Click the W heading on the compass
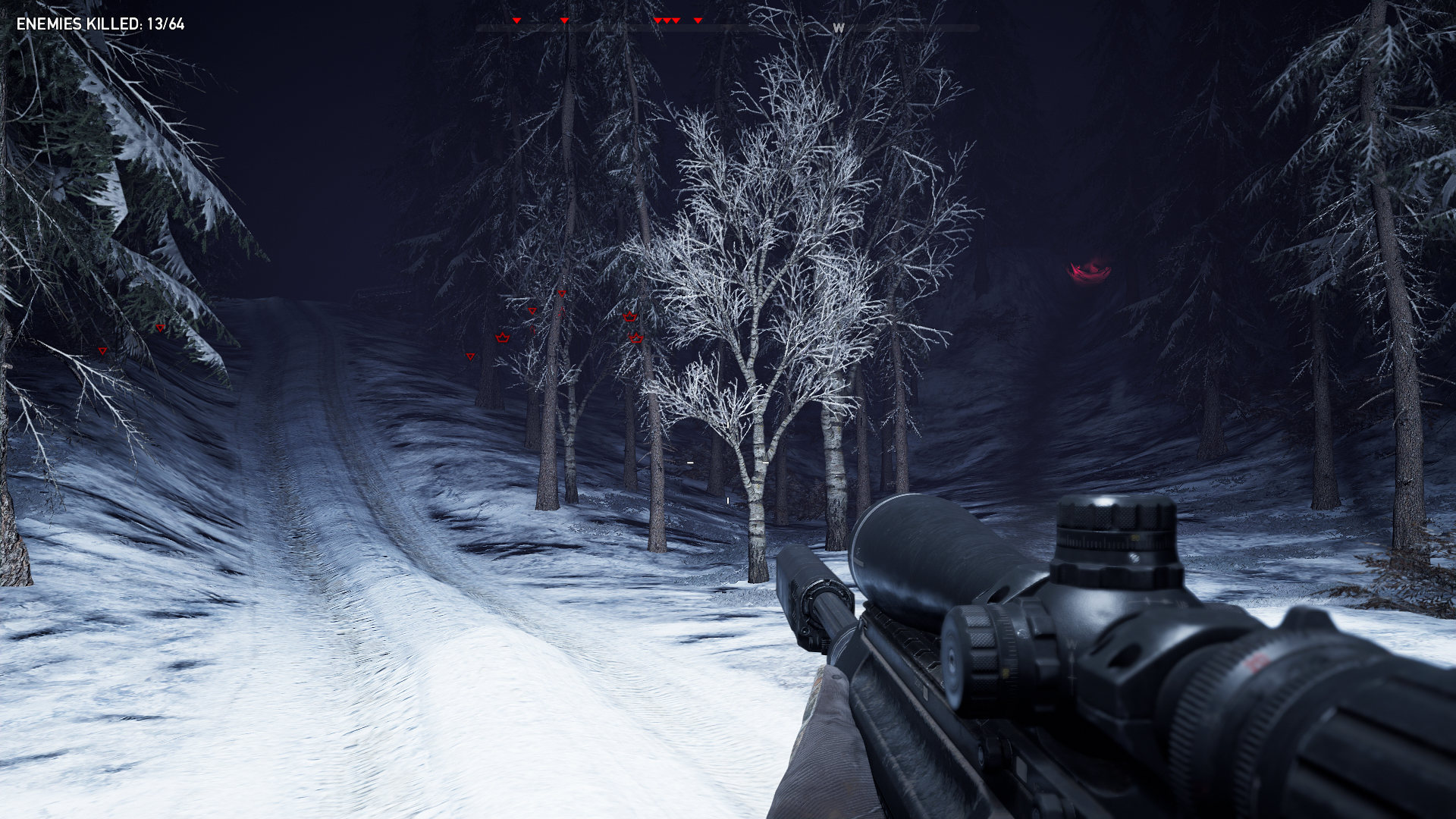 tap(838, 28)
